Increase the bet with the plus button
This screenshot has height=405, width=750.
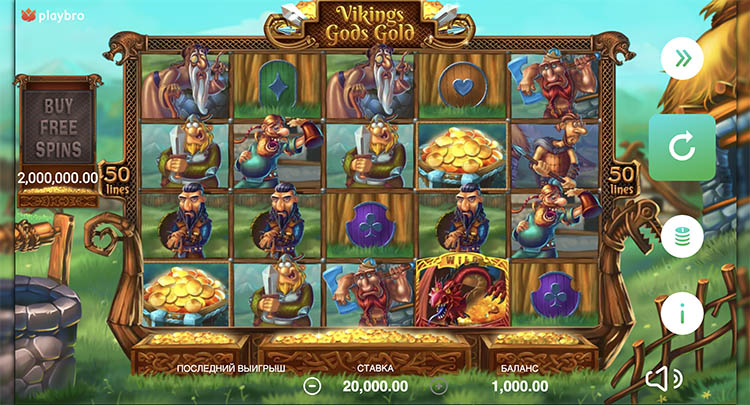[438, 385]
